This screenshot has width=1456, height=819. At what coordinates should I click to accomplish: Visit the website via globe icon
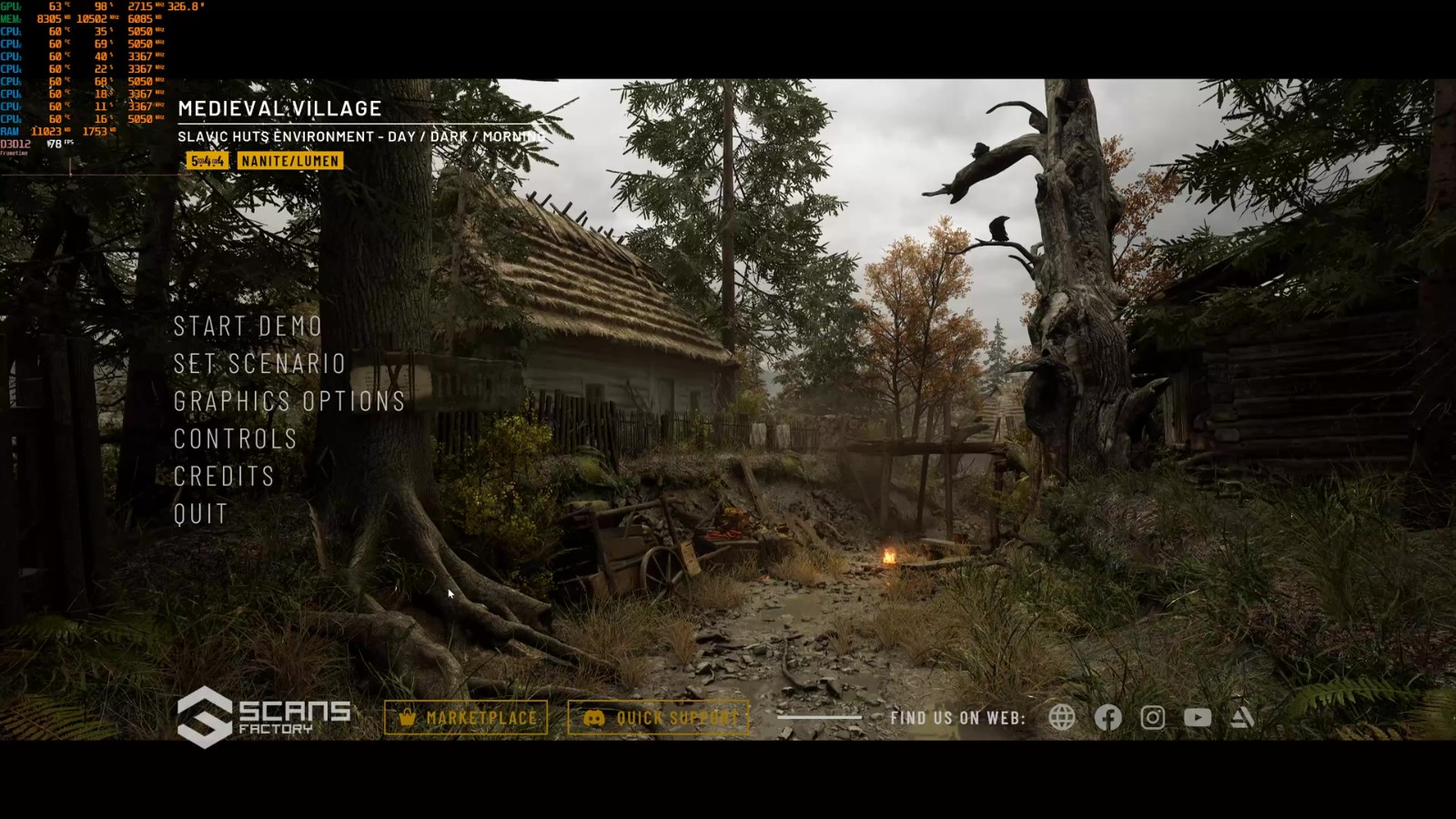(x=1061, y=718)
